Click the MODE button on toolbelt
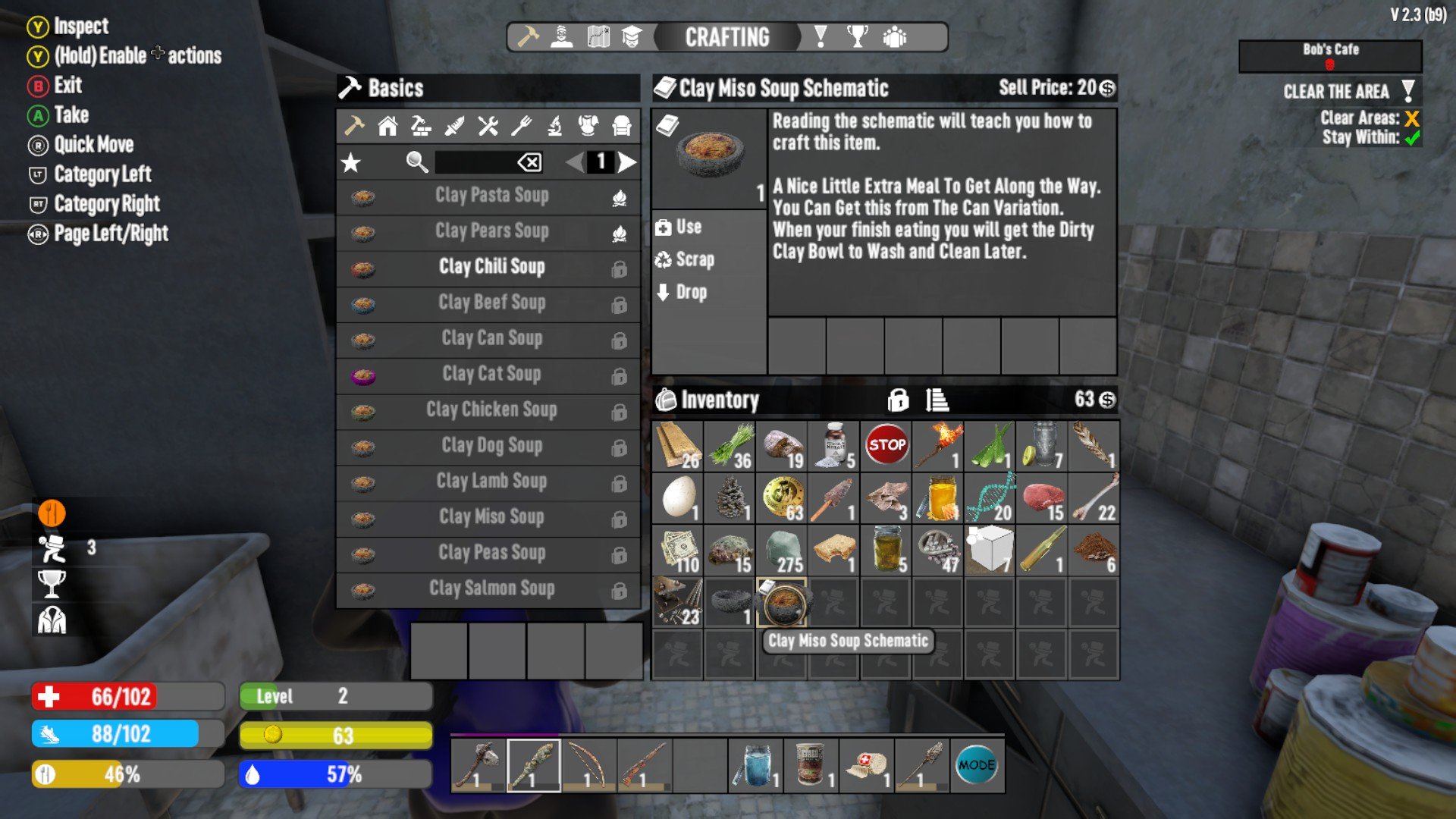 [x=976, y=766]
